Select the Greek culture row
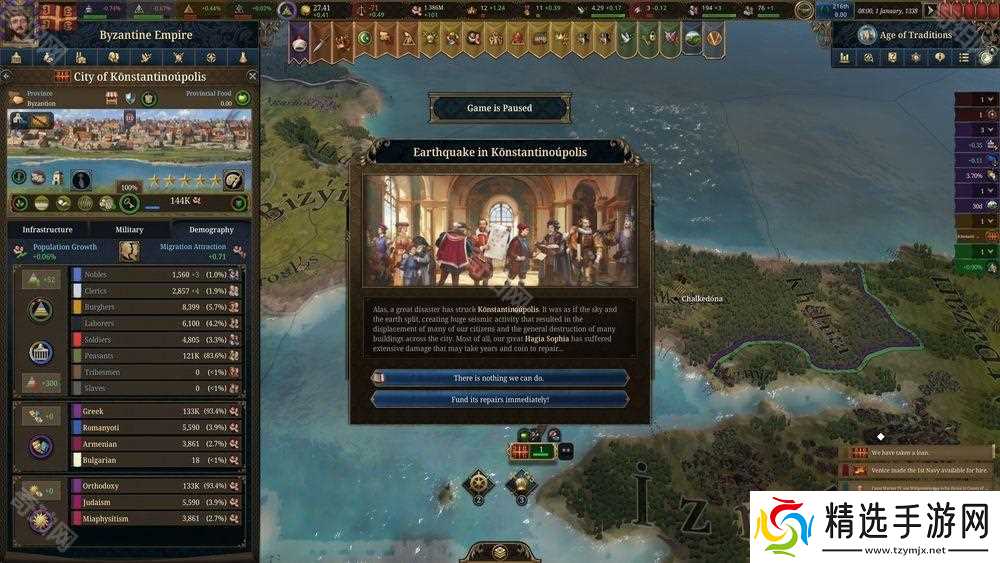Screen dimensions: 1000x563 (x=157, y=411)
